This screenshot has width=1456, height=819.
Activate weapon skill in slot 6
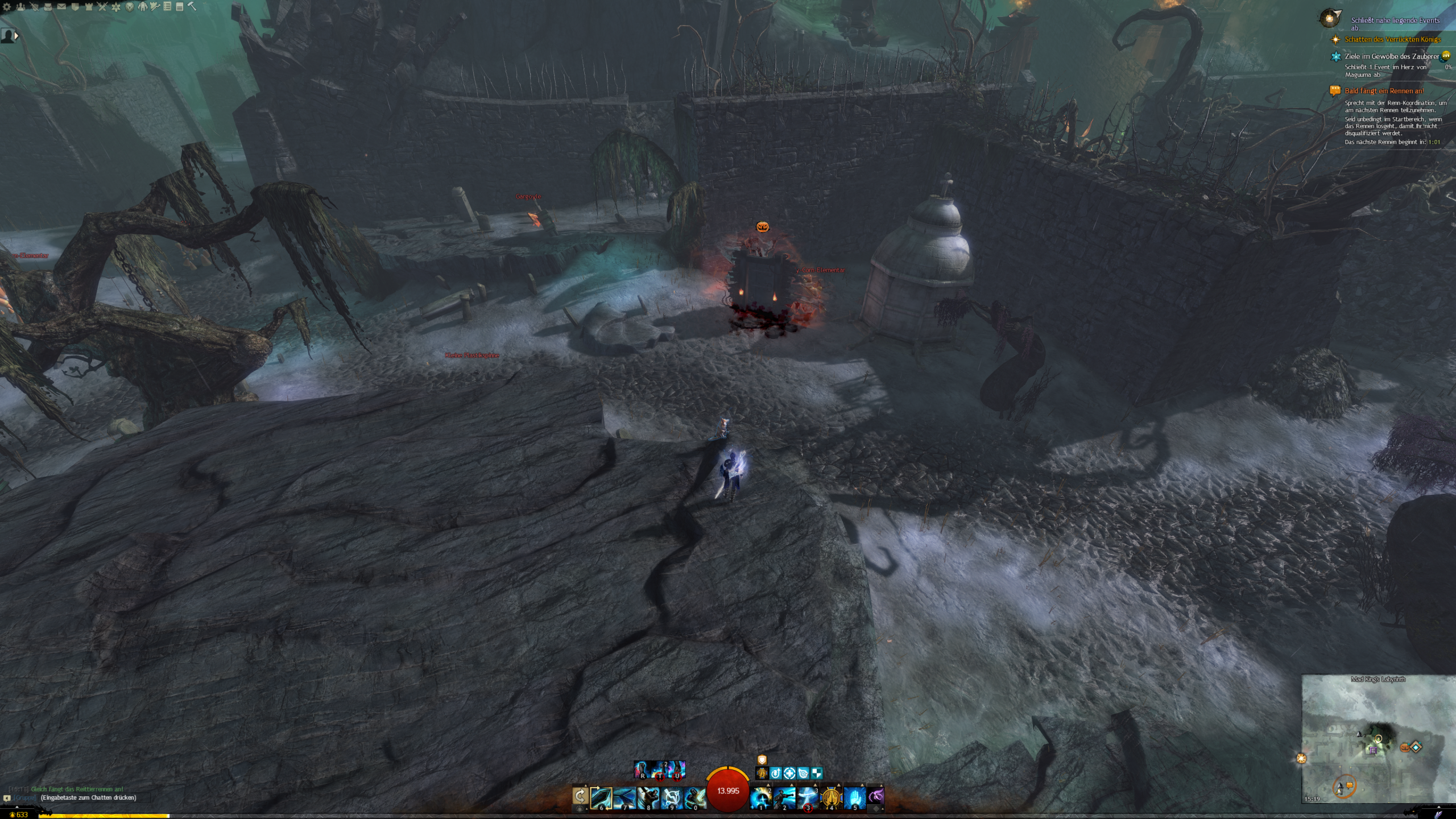(601, 797)
